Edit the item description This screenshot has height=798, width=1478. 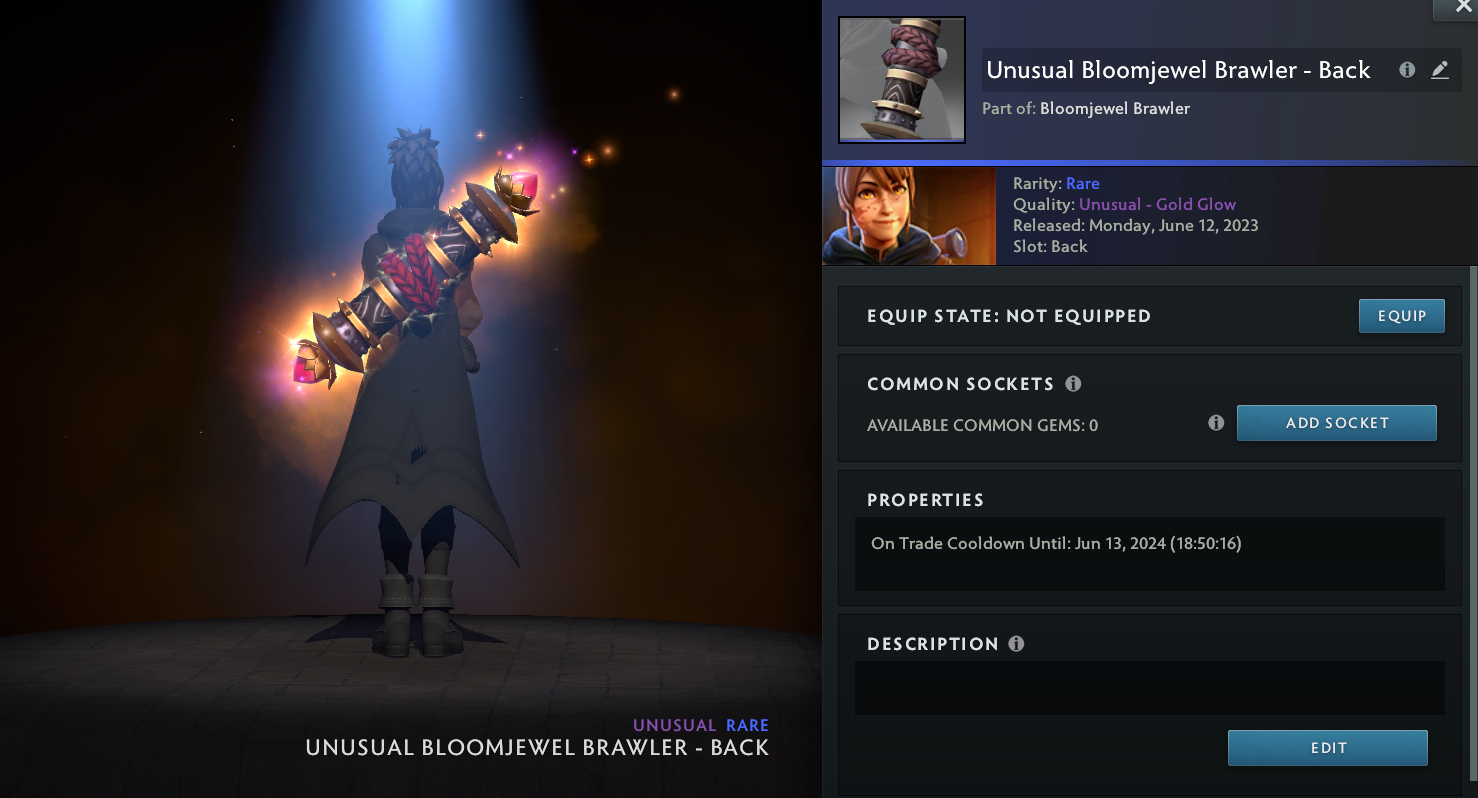point(1327,748)
